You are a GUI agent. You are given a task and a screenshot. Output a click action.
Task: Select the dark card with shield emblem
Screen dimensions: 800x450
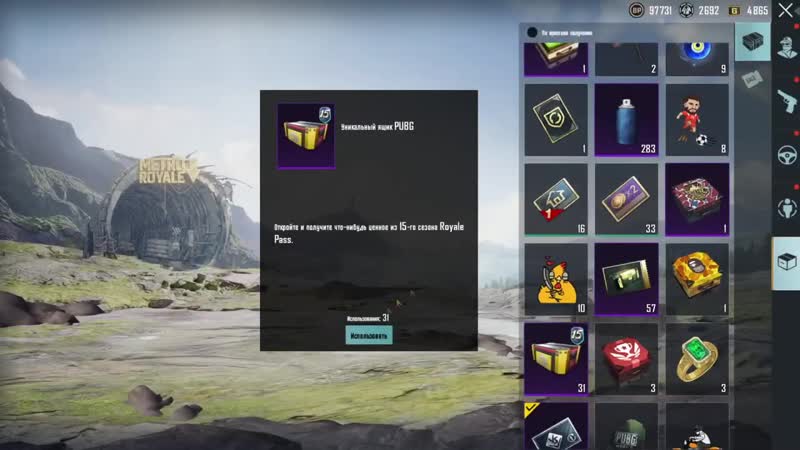(x=556, y=118)
